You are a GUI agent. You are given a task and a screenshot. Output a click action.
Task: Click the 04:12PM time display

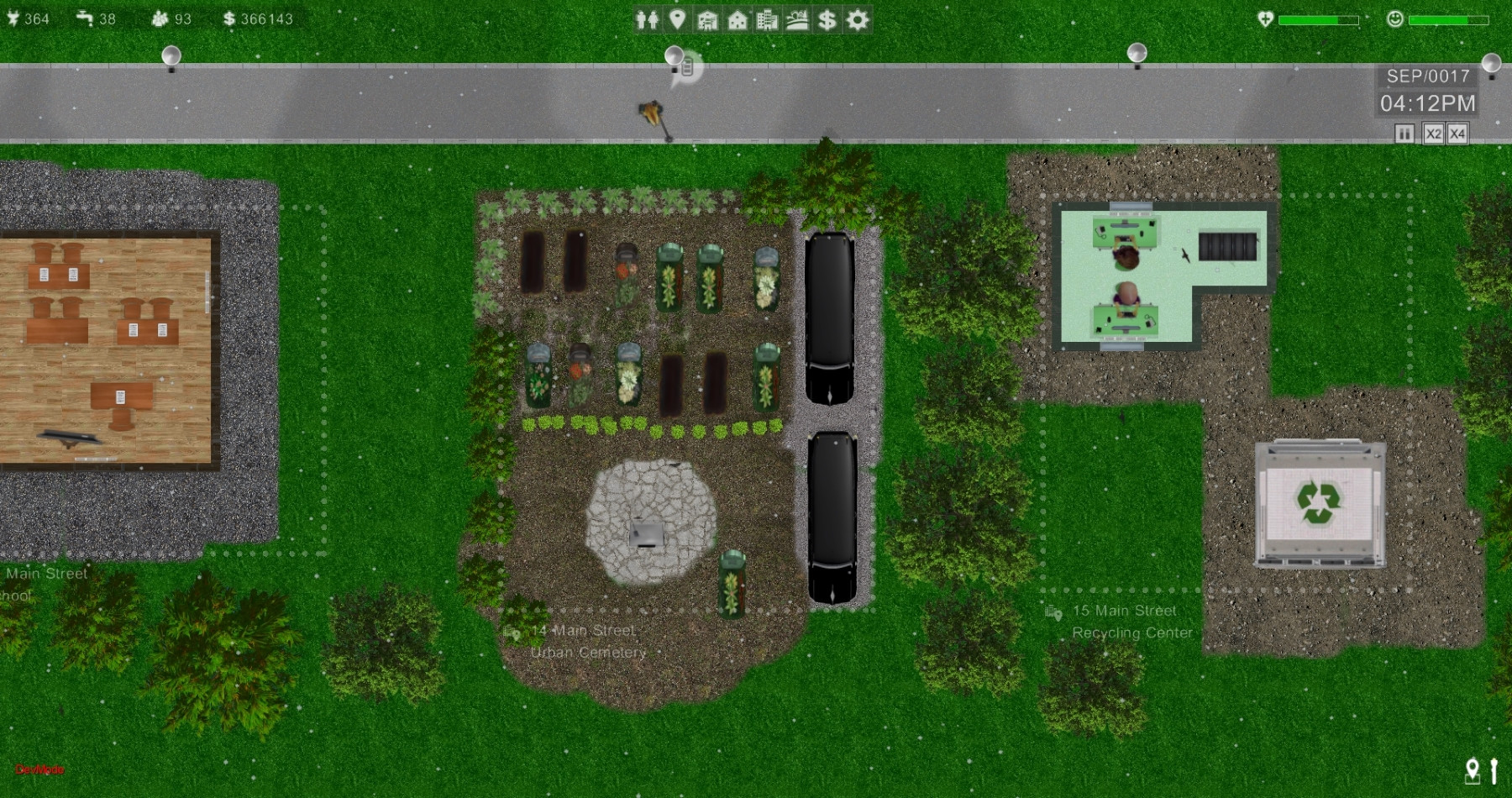click(x=1427, y=102)
